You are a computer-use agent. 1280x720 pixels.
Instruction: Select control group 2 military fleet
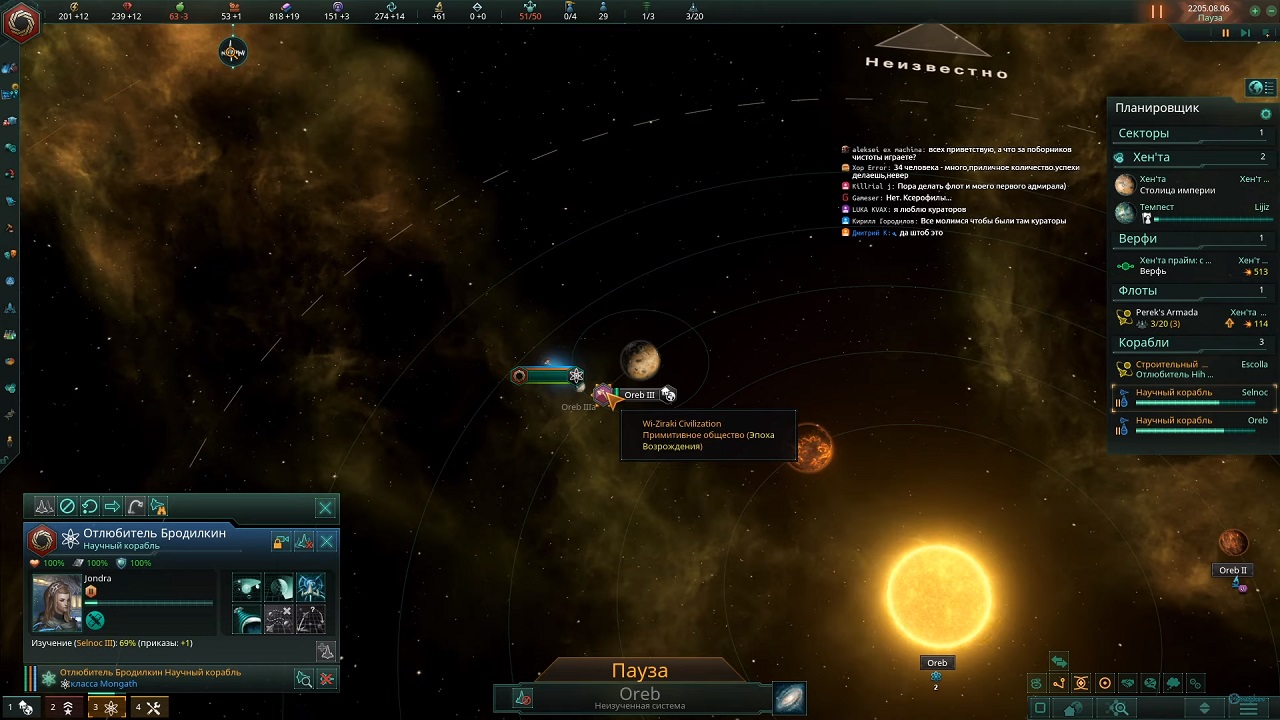click(61, 708)
